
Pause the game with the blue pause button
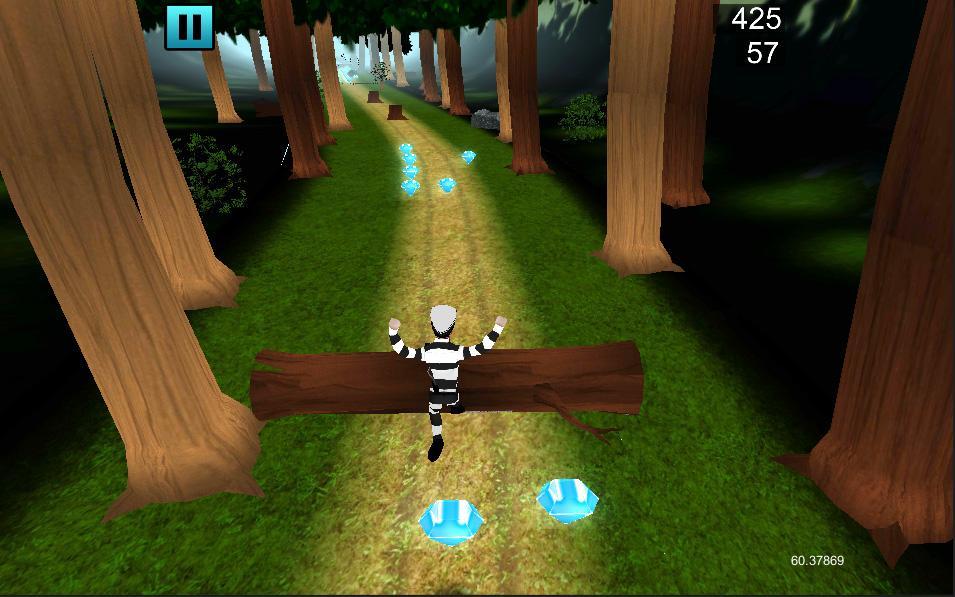click(189, 26)
